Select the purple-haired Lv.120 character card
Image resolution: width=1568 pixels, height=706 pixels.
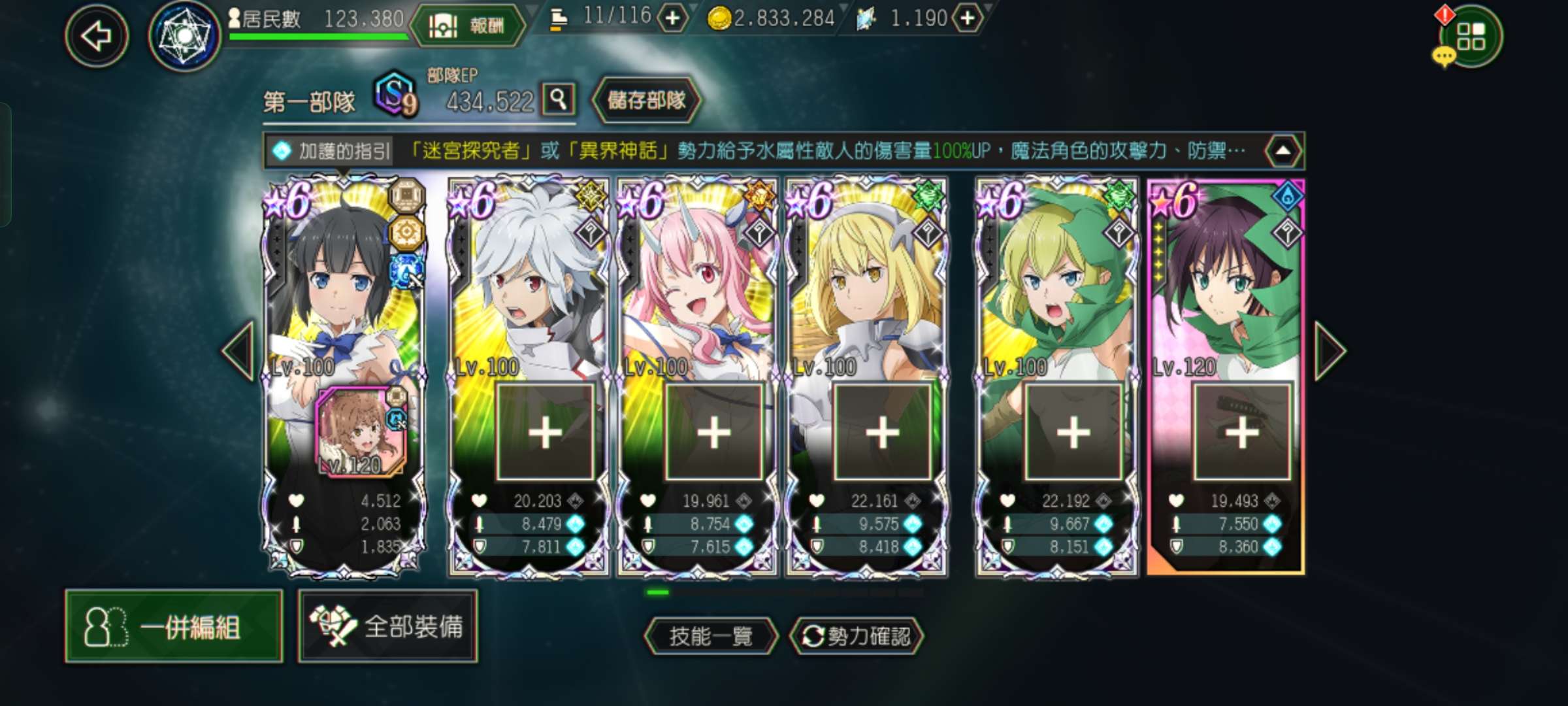tap(1226, 281)
